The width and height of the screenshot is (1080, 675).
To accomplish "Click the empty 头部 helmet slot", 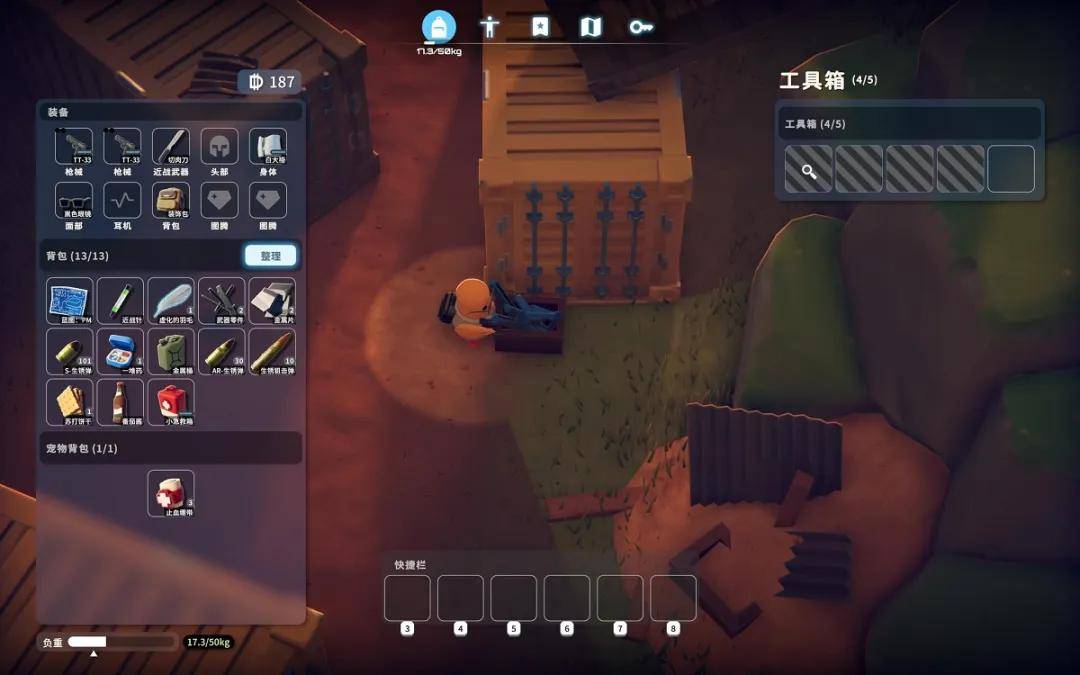I will pyautogui.click(x=220, y=148).
